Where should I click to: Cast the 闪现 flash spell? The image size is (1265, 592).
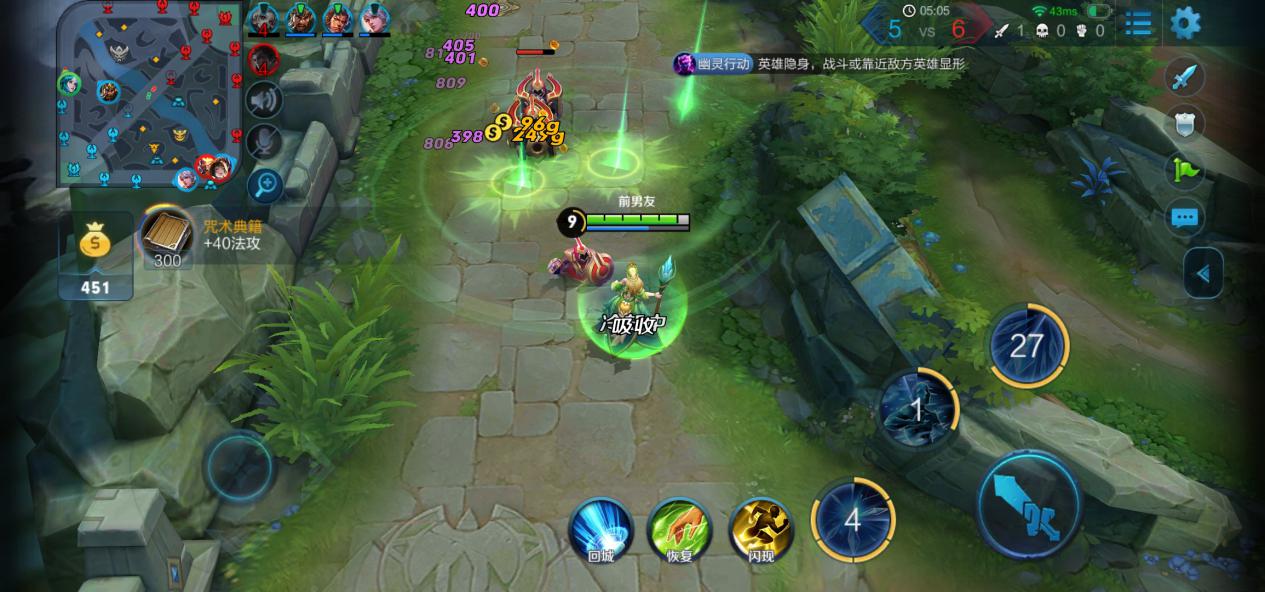coord(761,529)
